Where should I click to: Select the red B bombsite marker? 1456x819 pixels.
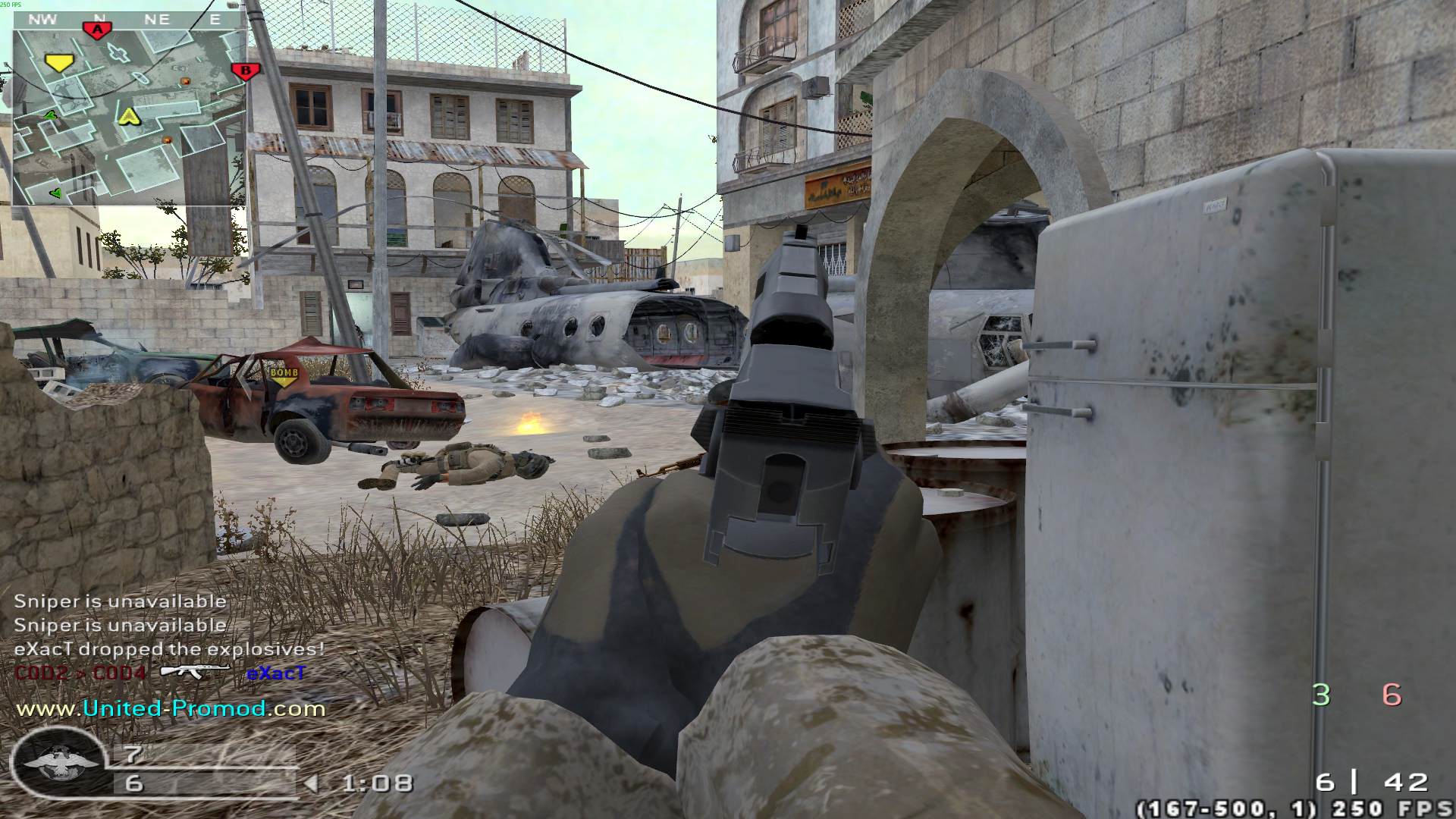click(x=245, y=72)
